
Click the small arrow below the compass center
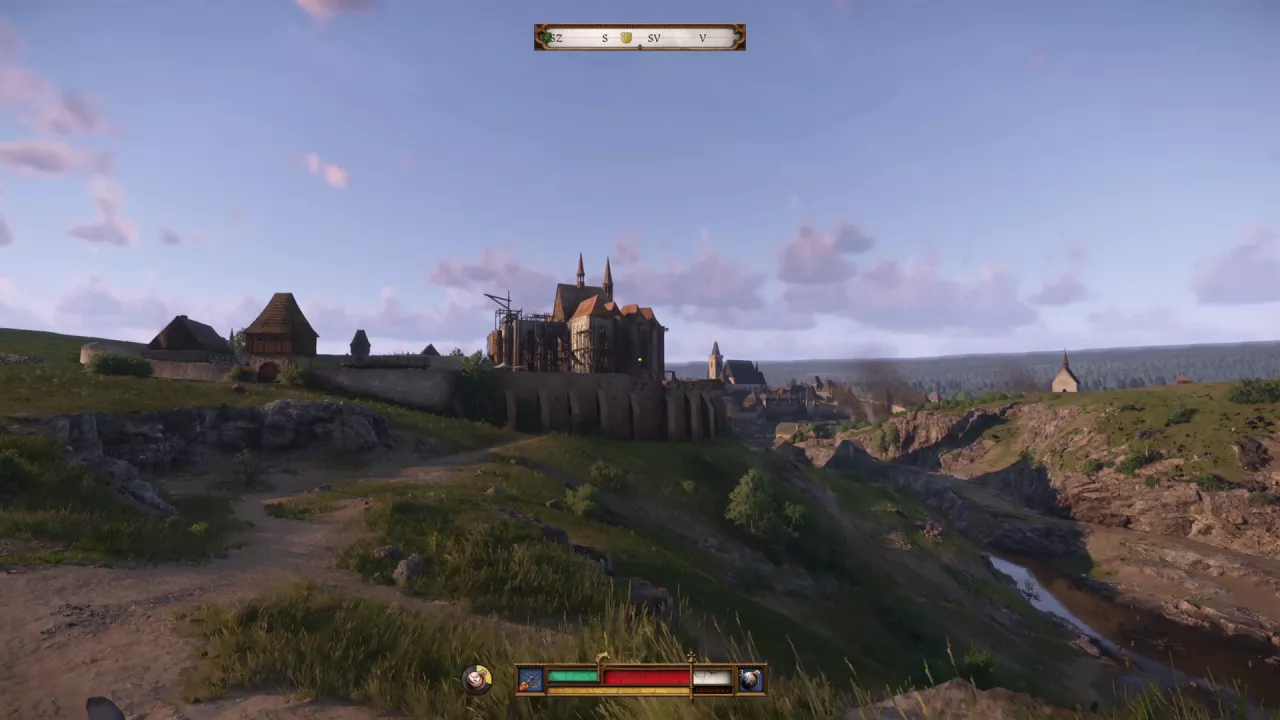(640, 46)
